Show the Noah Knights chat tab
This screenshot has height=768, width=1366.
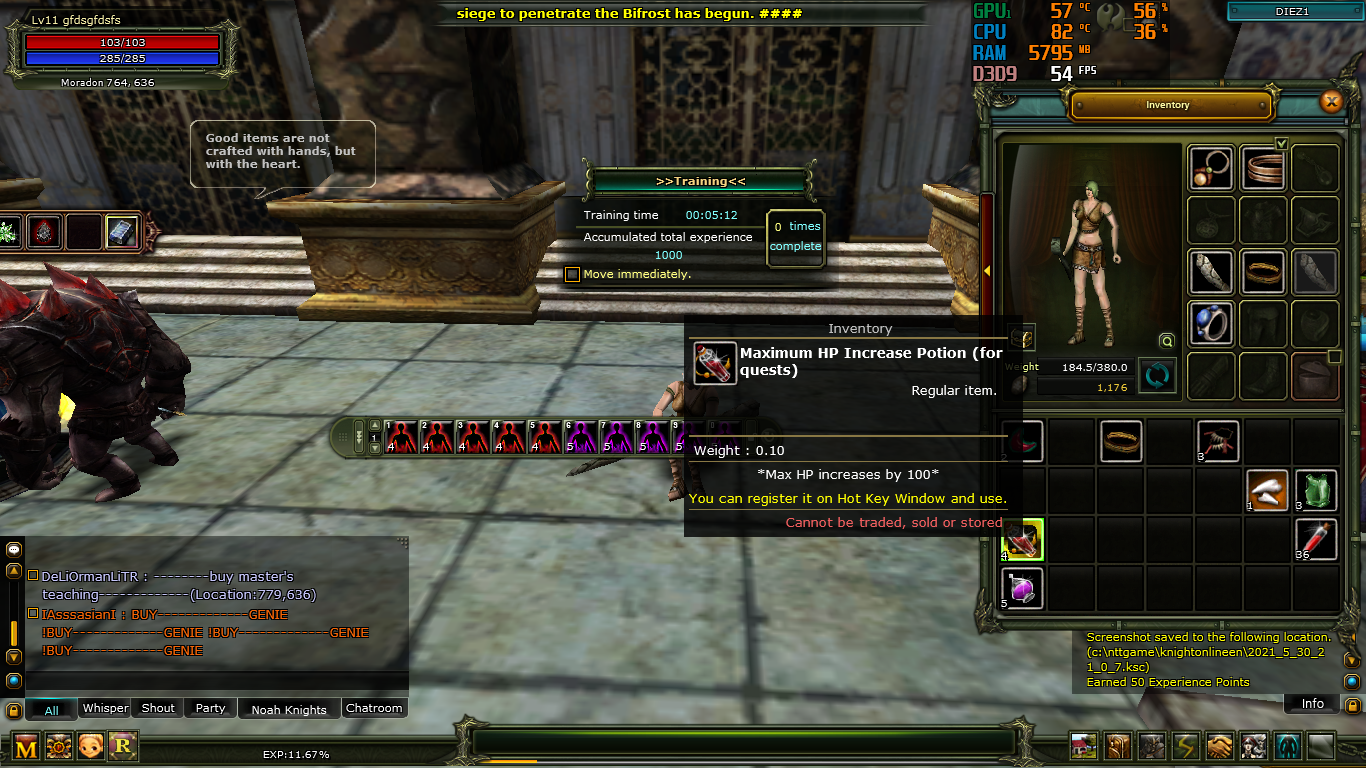[x=289, y=709]
